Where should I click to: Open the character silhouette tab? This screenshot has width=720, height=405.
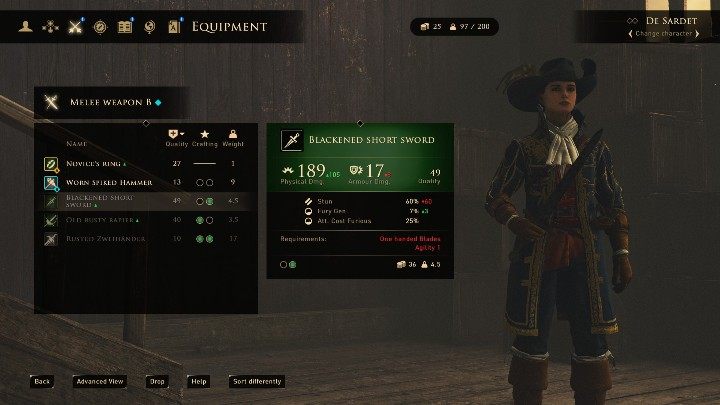[26, 26]
